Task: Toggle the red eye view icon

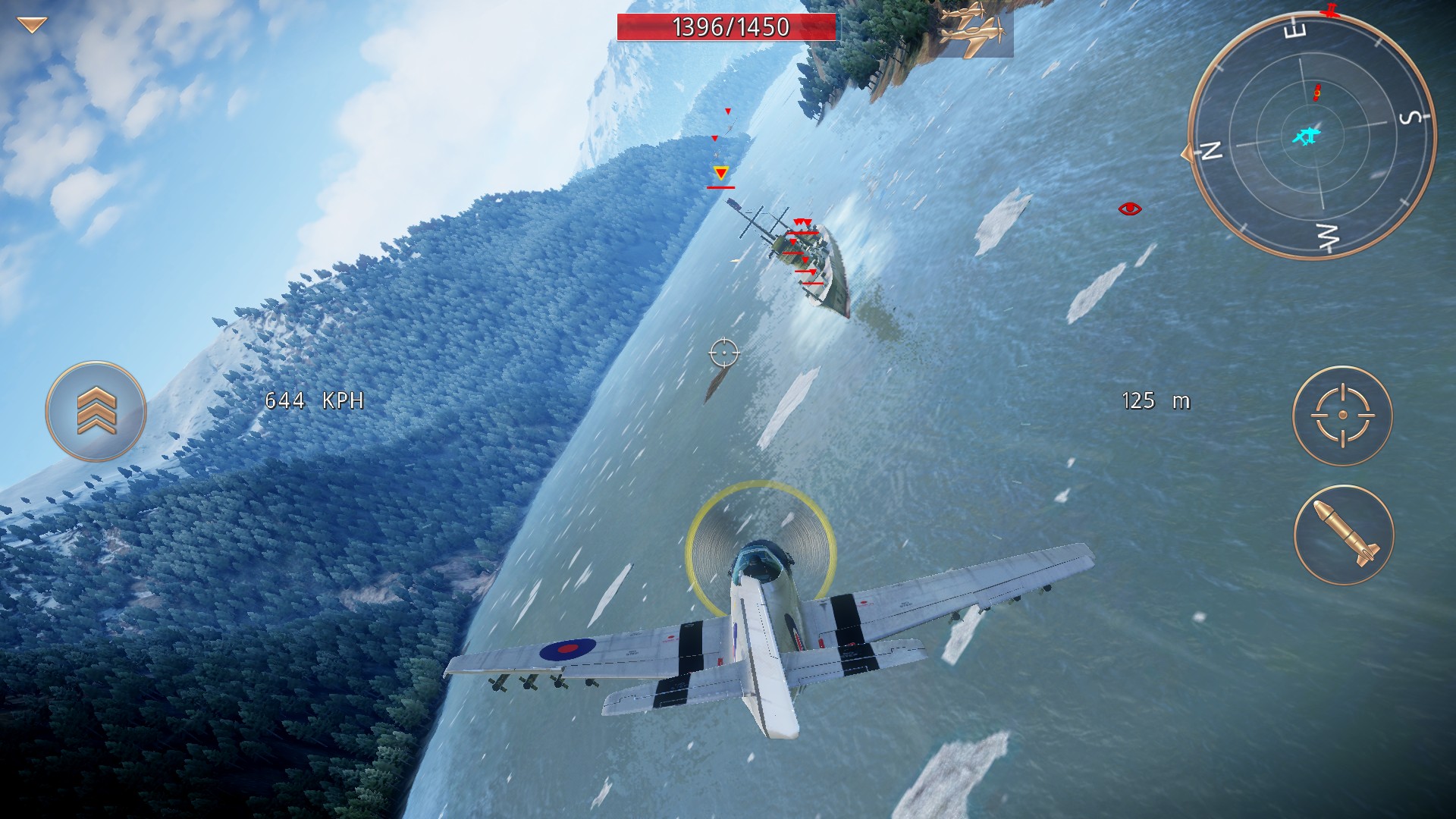Action: click(1129, 209)
